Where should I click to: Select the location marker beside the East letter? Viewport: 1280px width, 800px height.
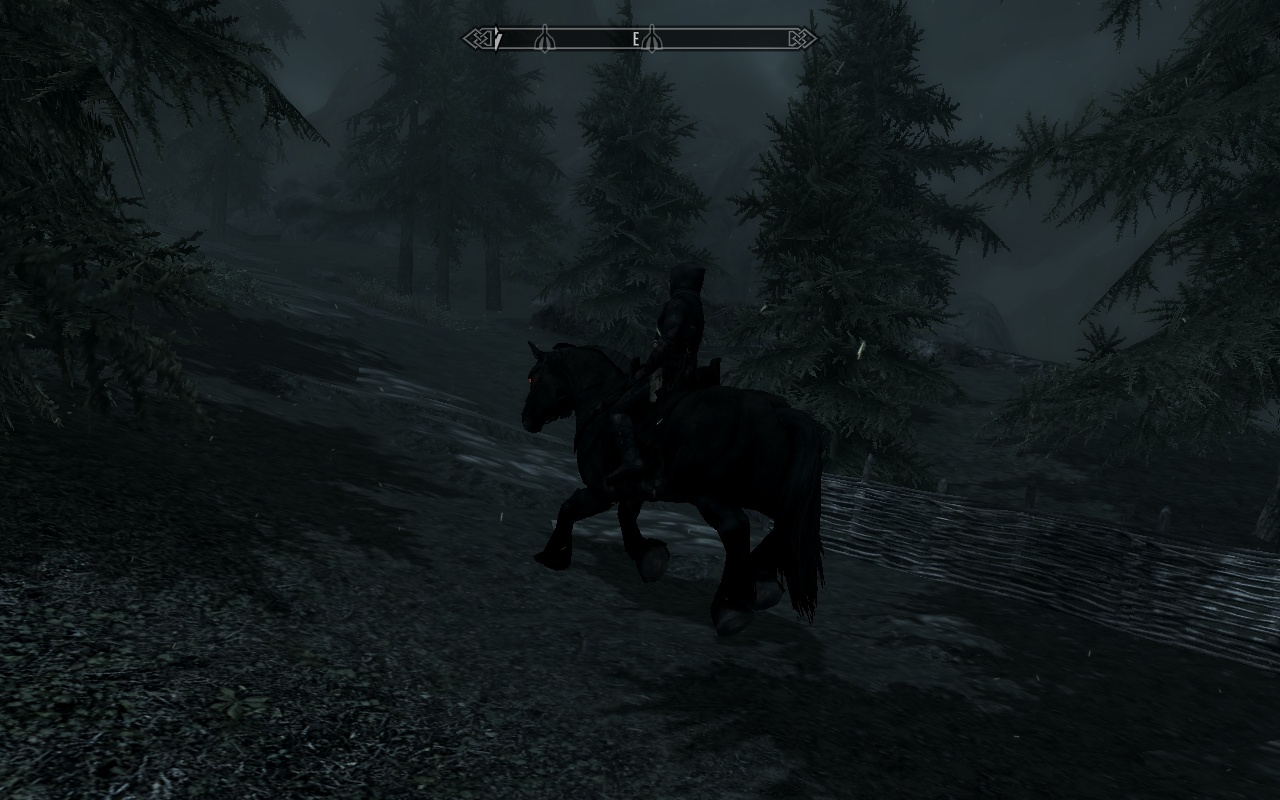(651, 39)
